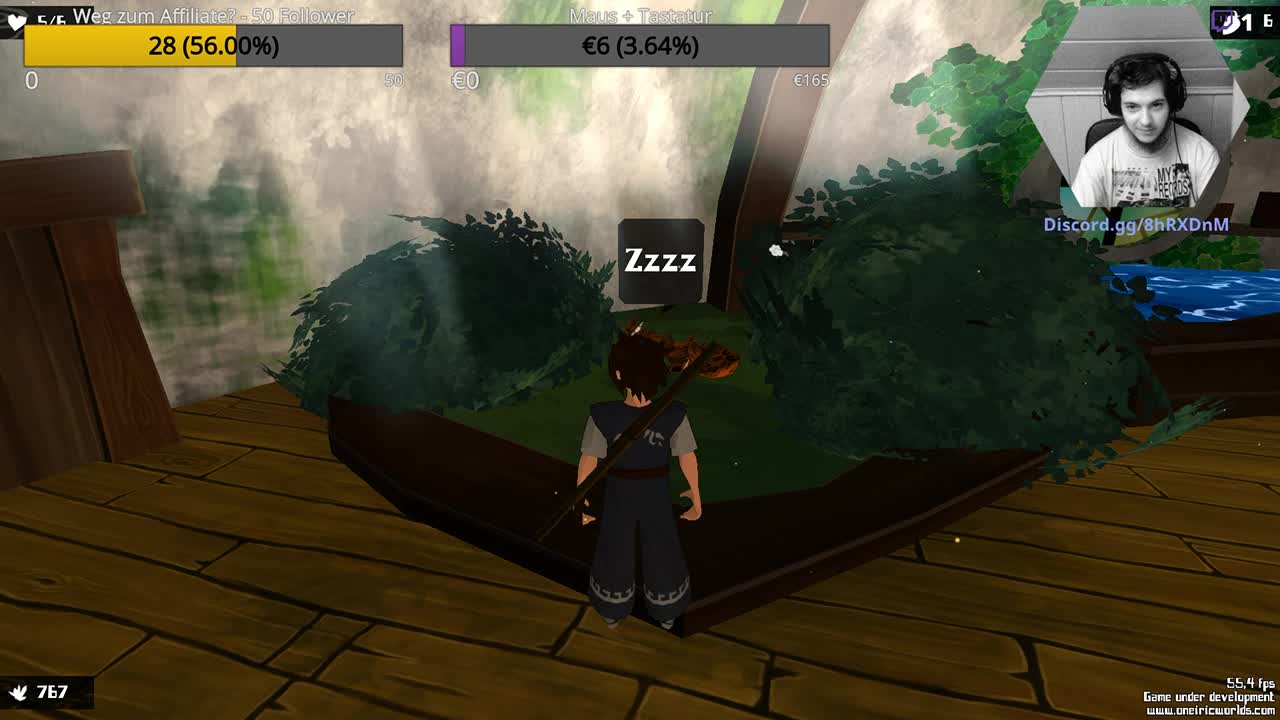Click the www.oneiricworlds.com watermark link
This screenshot has height=720, width=1280.
1210,711
